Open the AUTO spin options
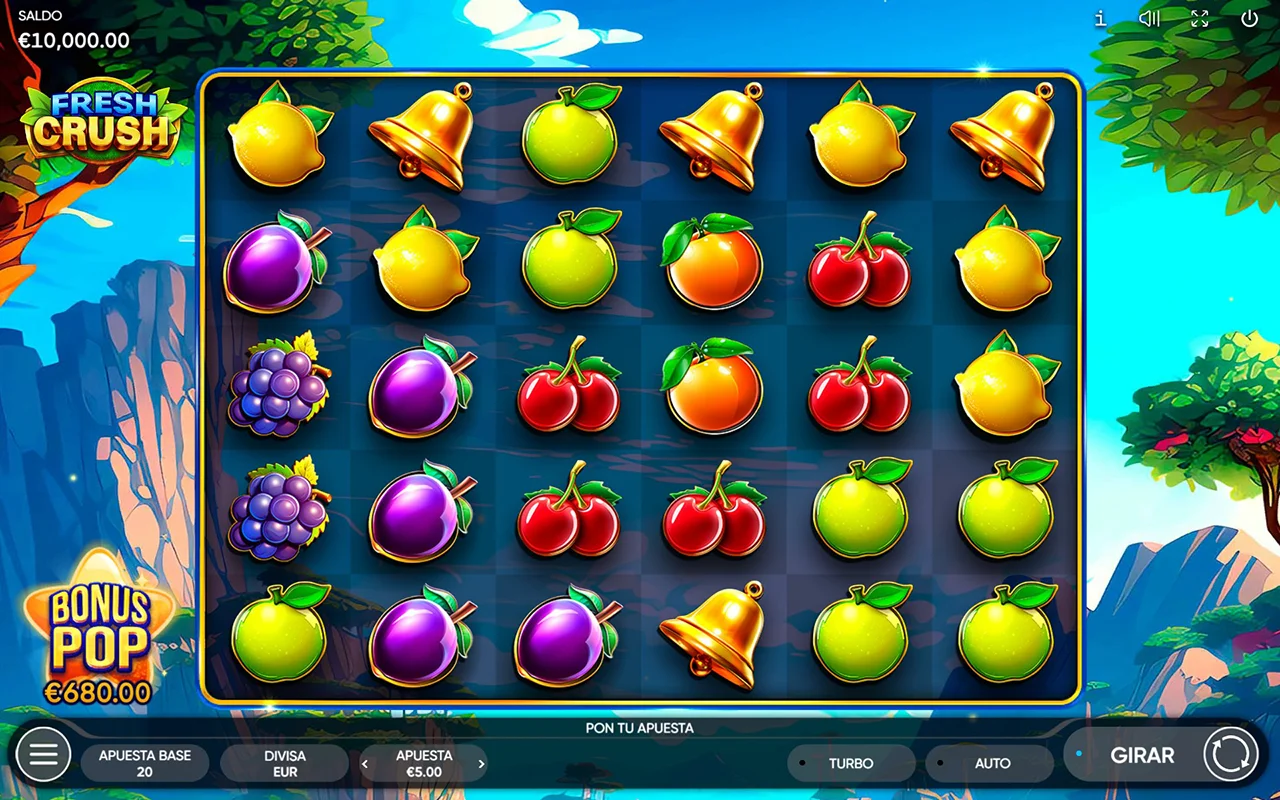This screenshot has width=1280, height=800. click(991, 763)
